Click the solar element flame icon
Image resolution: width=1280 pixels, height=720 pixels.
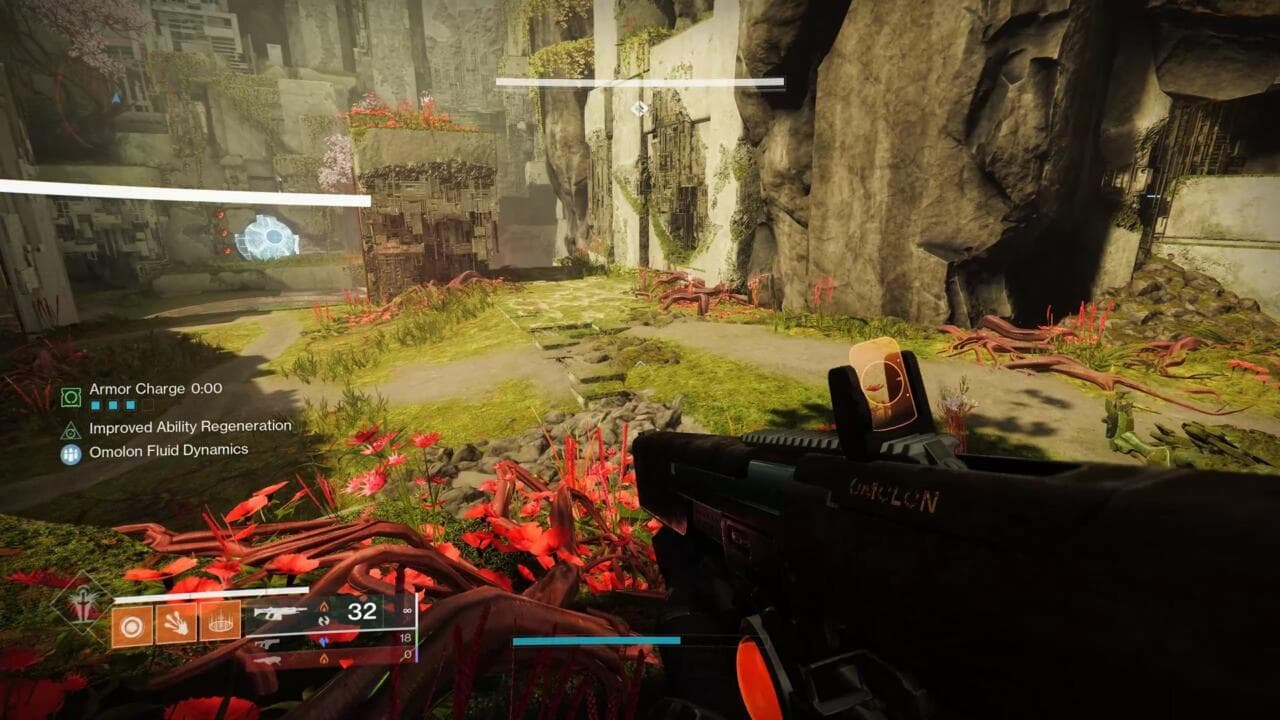coord(324,605)
